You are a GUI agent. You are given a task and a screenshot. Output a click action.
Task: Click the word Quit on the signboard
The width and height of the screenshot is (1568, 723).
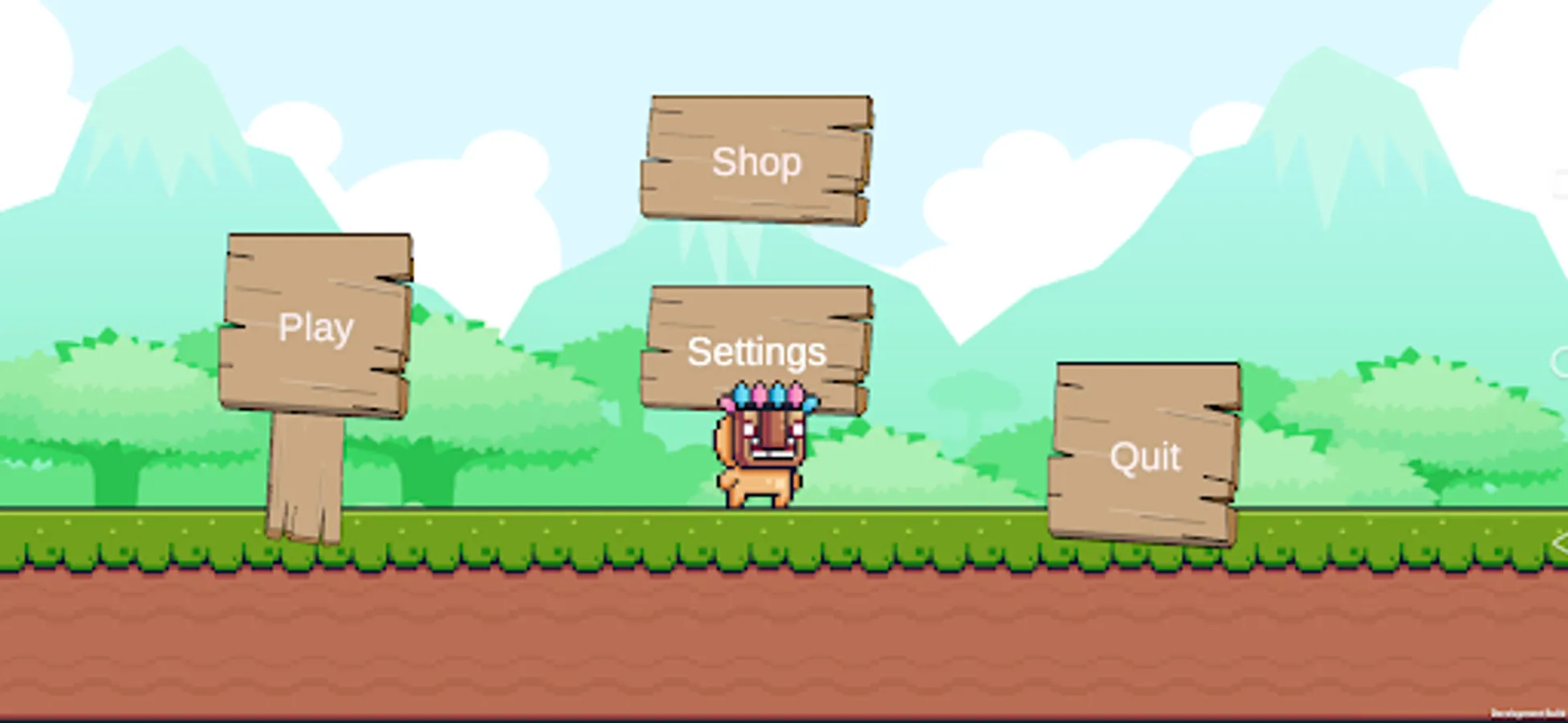tap(1143, 456)
